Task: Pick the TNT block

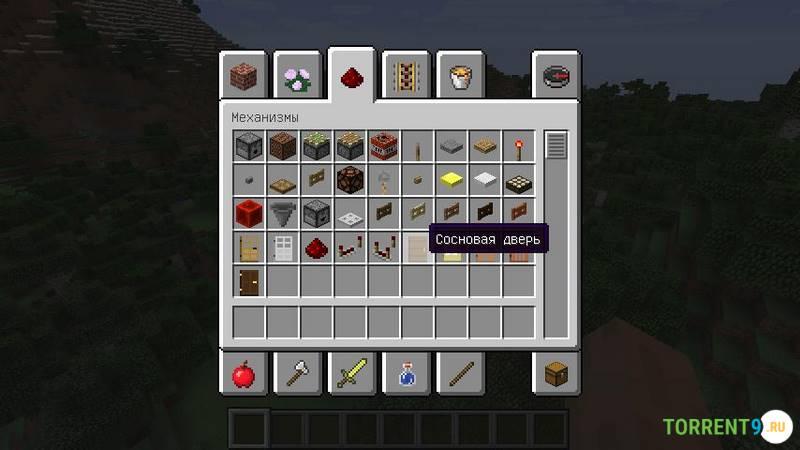Action: coord(384,147)
